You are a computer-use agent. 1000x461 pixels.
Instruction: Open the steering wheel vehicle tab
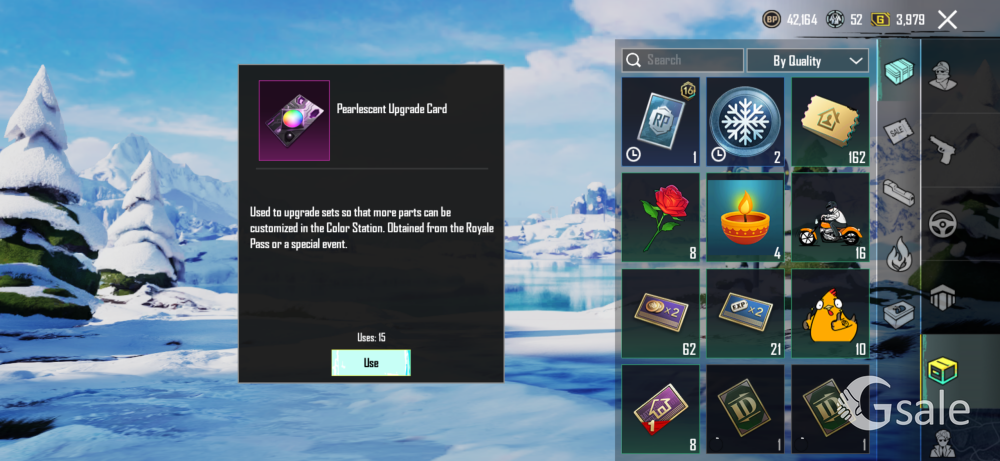click(942, 224)
